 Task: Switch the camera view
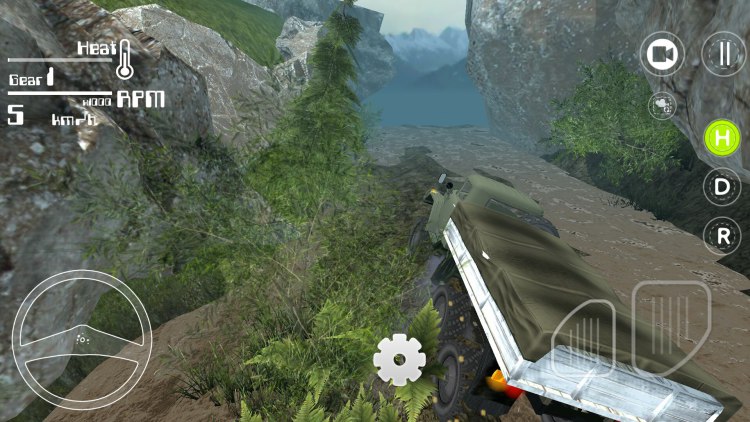(x=661, y=54)
